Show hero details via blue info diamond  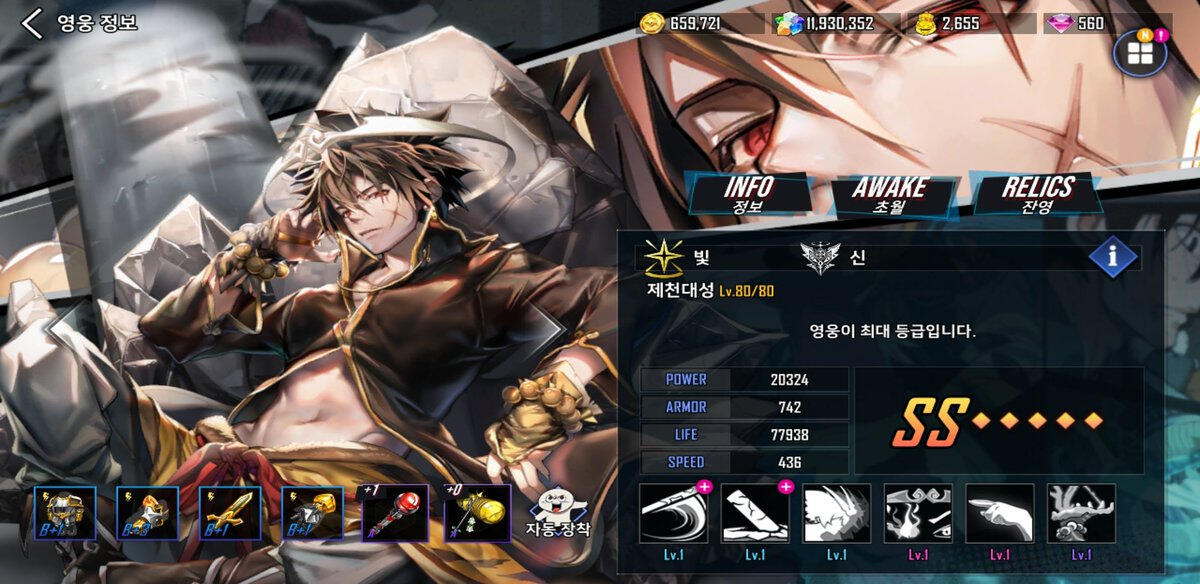click(x=1113, y=257)
